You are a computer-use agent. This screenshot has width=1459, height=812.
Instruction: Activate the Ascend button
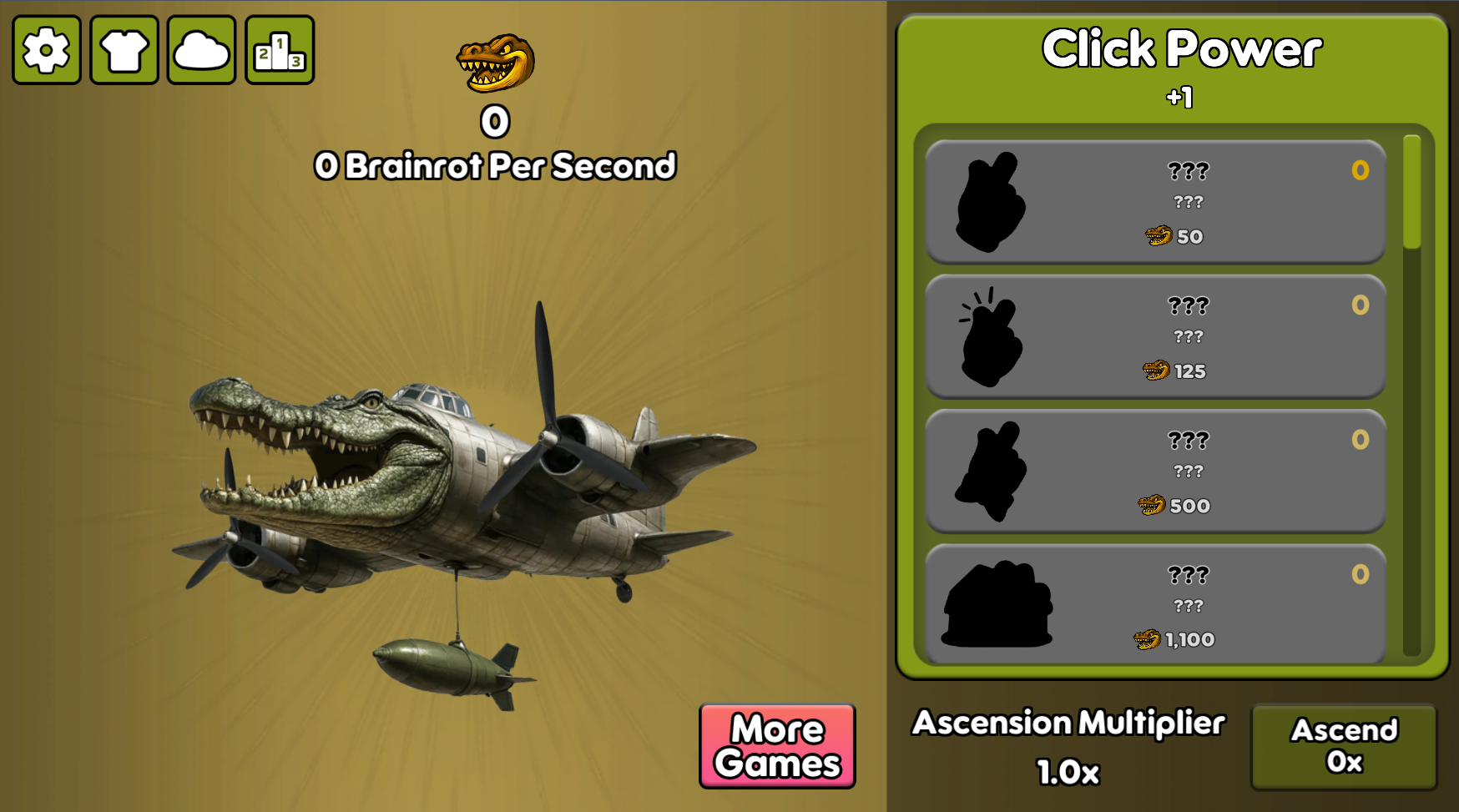tap(1344, 746)
